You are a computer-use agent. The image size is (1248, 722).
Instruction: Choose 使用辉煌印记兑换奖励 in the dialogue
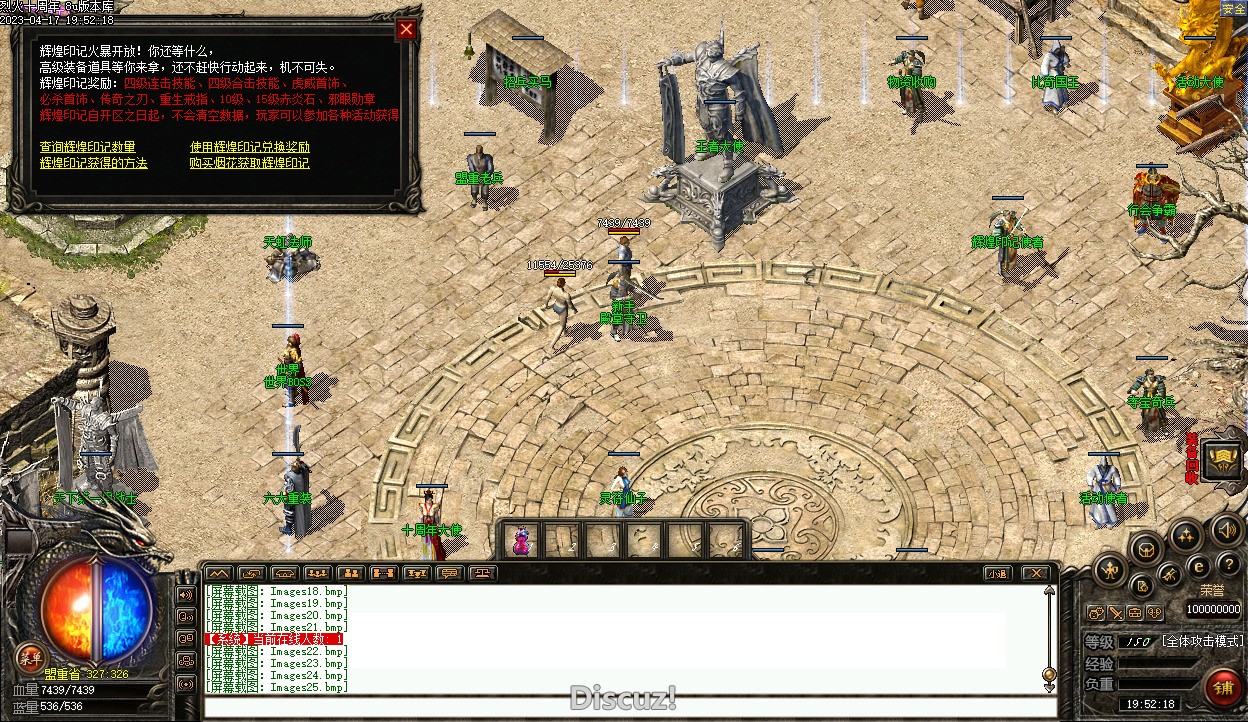pyautogui.click(x=250, y=147)
